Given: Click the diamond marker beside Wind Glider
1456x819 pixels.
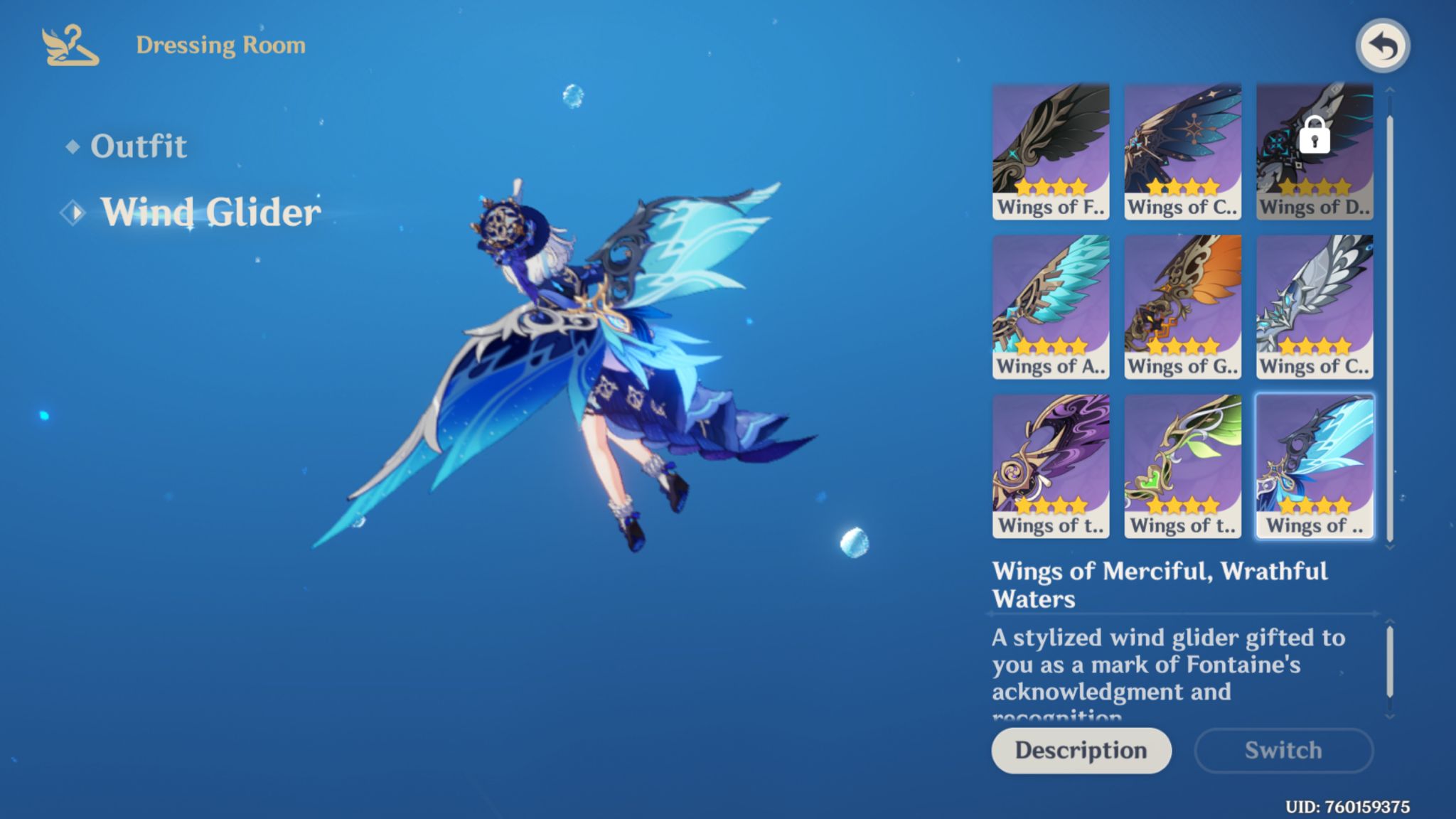Looking at the screenshot, I should [x=73, y=210].
